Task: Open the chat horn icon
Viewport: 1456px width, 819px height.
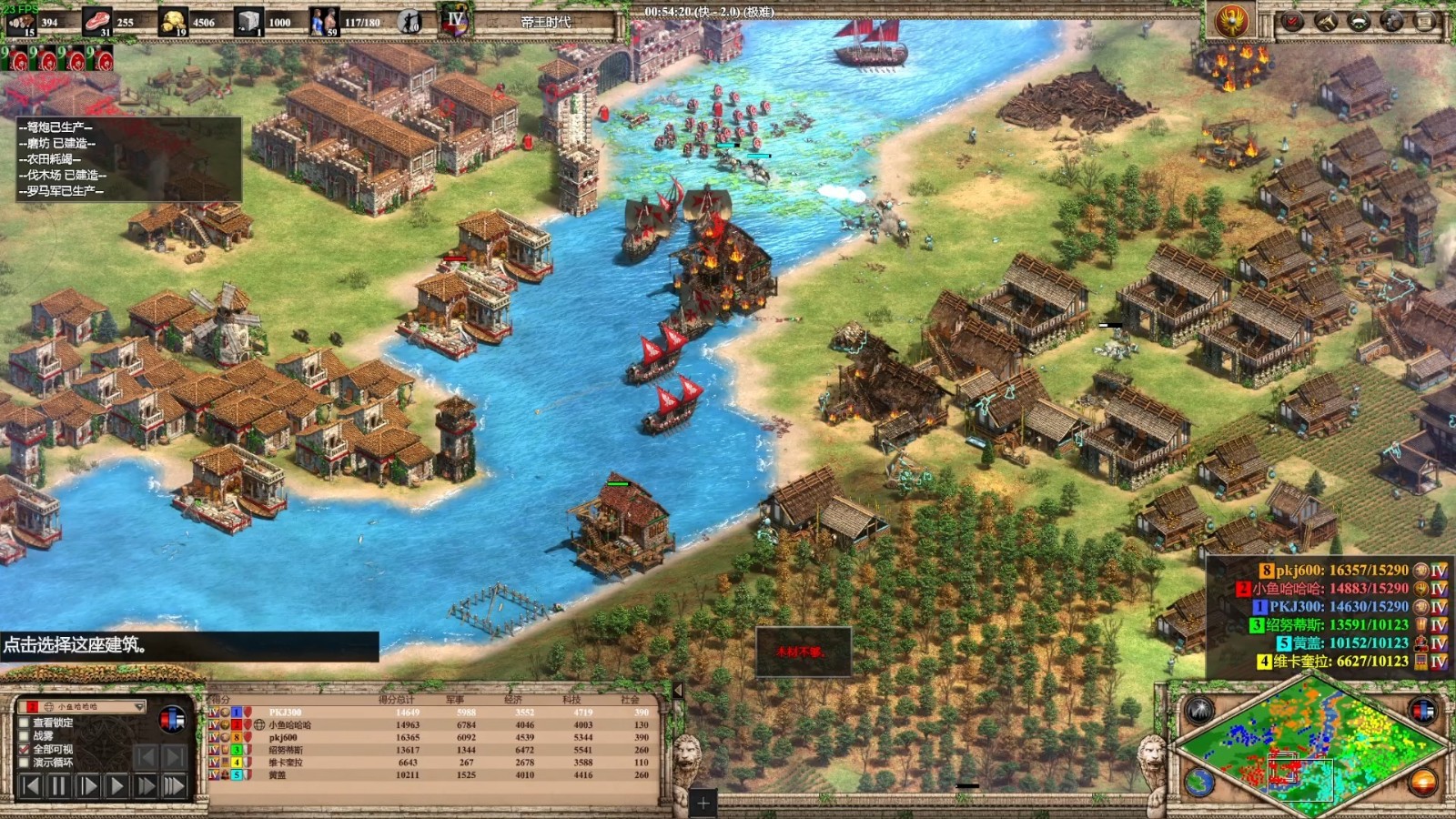Action: (1326, 22)
